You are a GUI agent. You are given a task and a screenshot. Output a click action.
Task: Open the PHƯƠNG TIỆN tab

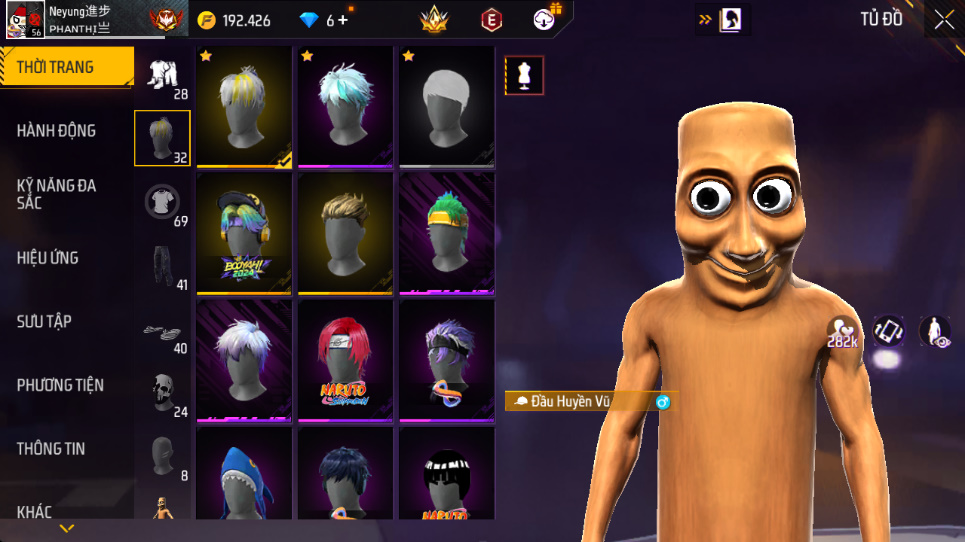pos(60,385)
